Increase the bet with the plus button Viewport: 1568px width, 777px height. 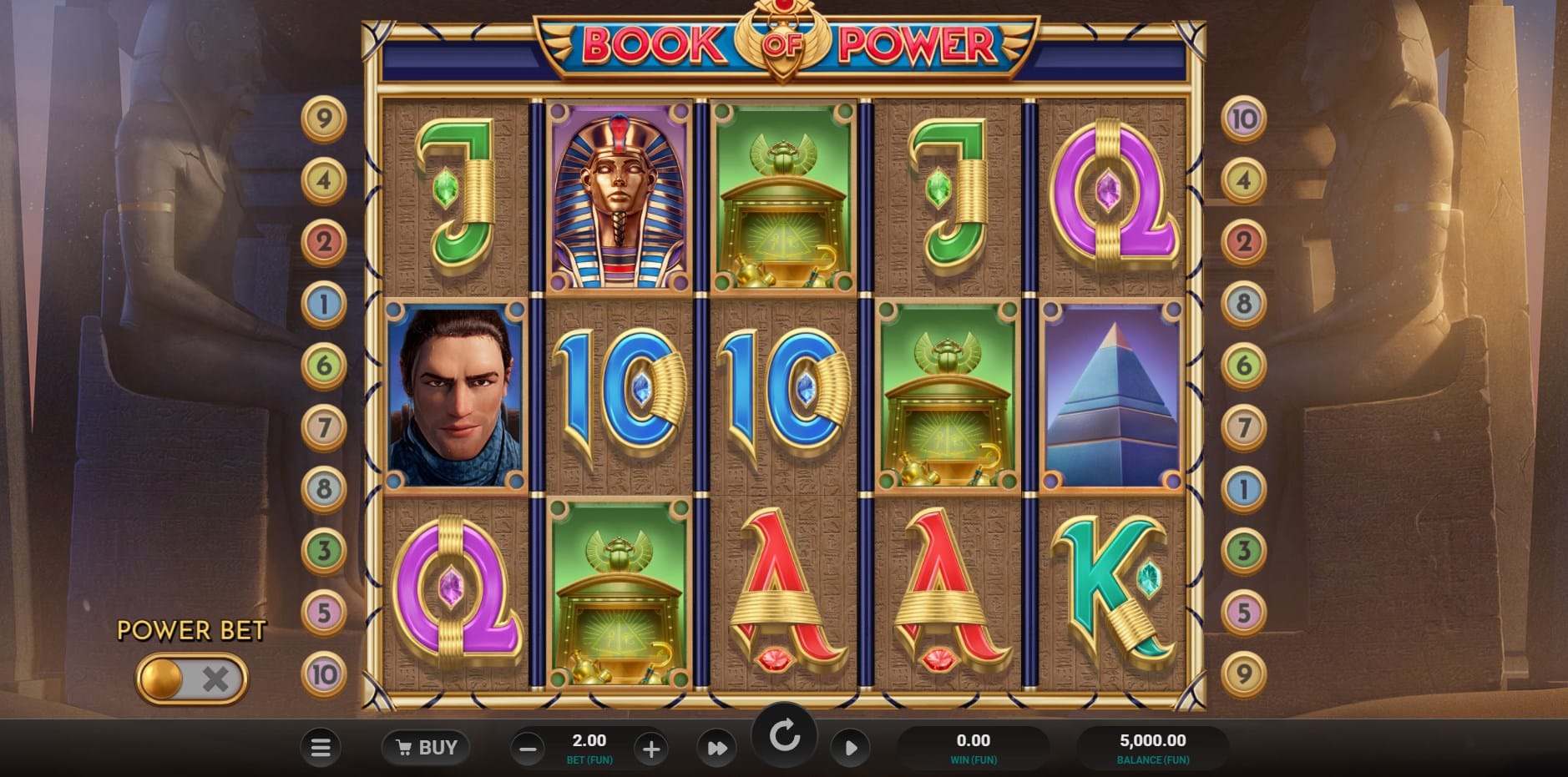coord(650,749)
